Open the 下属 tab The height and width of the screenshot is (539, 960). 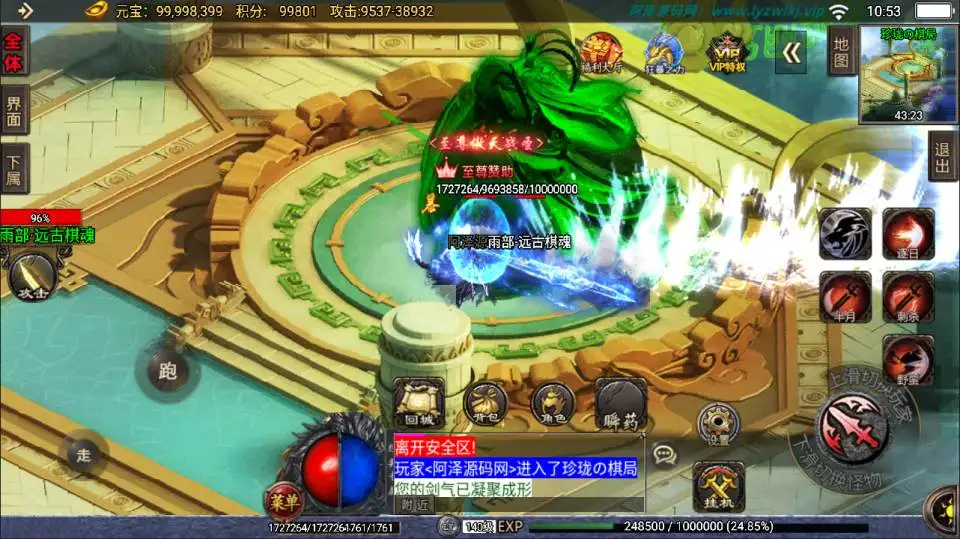tap(14, 168)
